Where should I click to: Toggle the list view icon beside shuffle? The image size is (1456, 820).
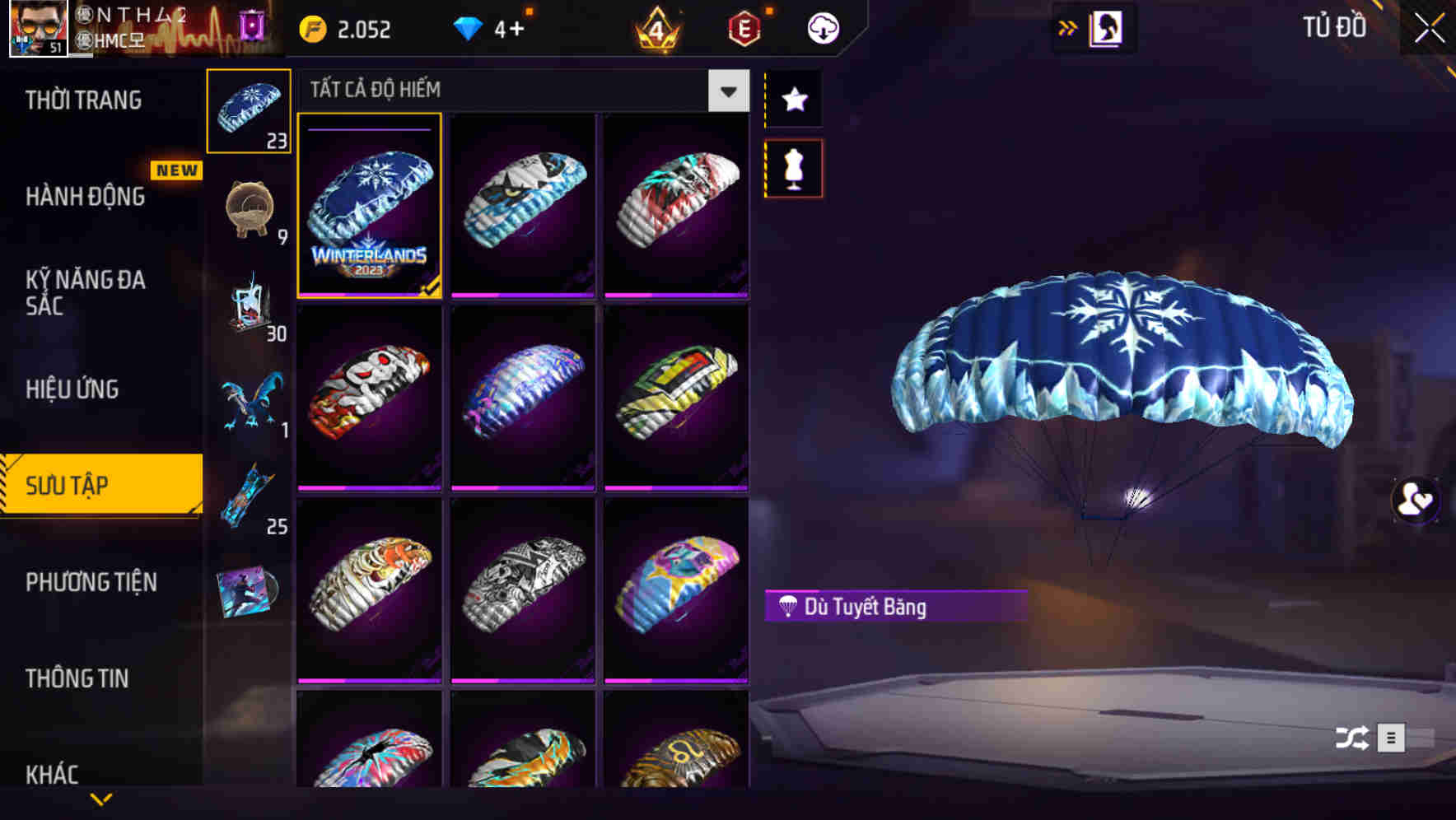coord(1391,738)
